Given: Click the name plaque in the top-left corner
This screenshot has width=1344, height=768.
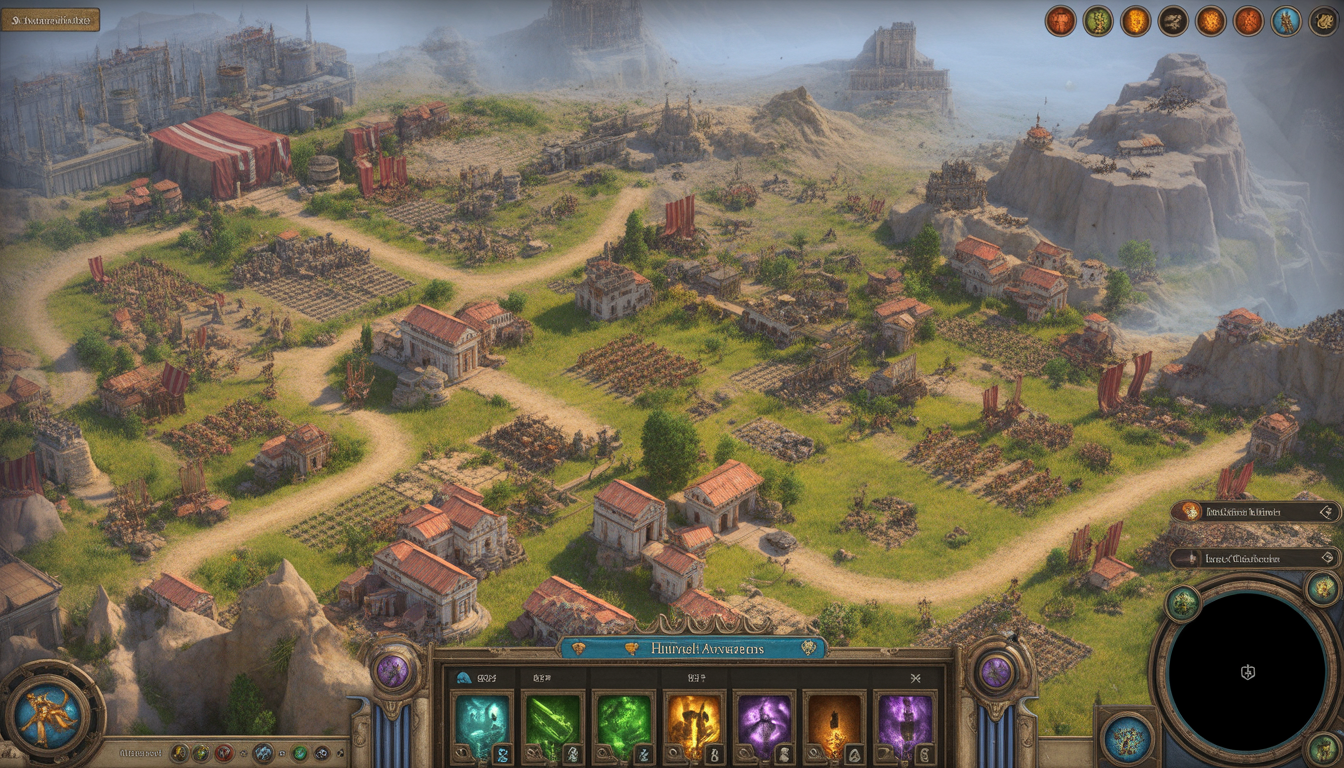Looking at the screenshot, I should click(x=50, y=19).
